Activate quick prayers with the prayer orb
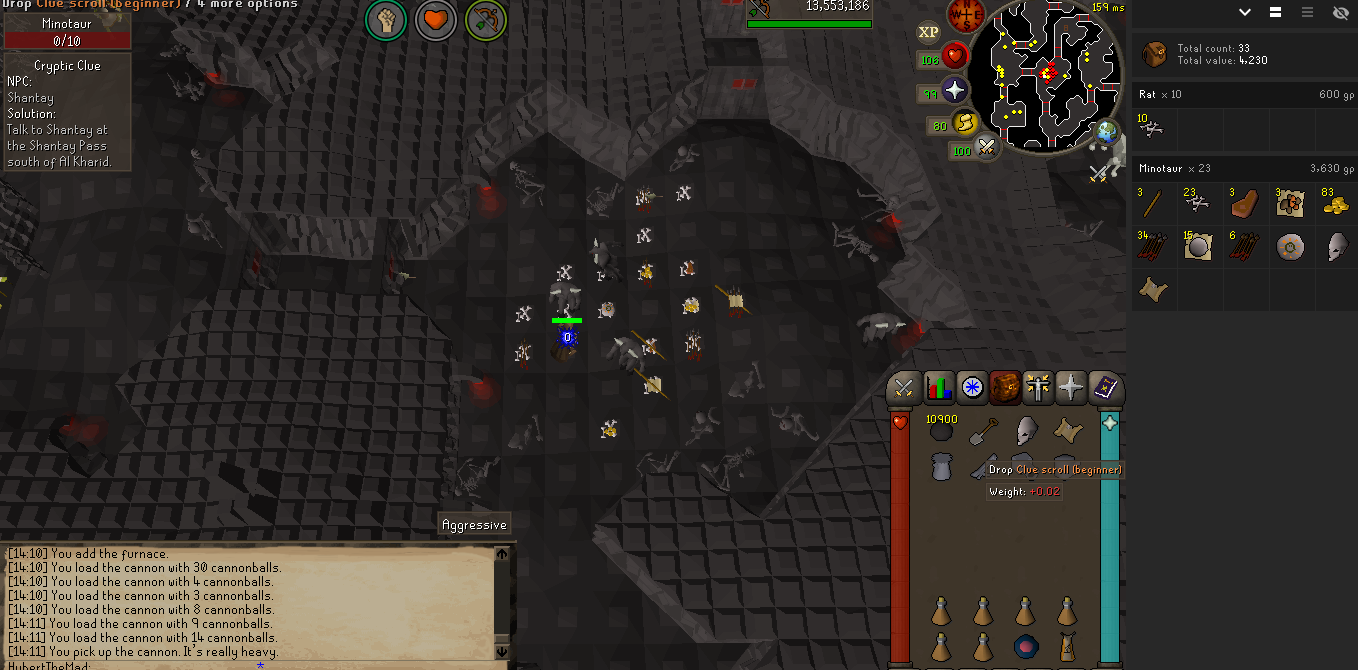The height and width of the screenshot is (670, 1358). [x=955, y=91]
